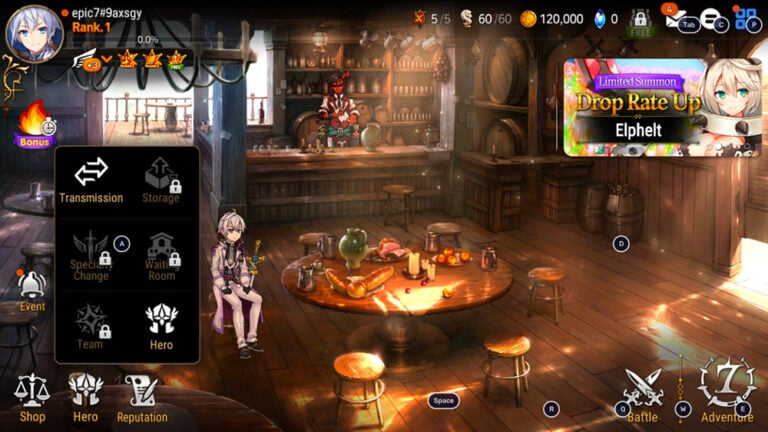Choose the locked Storage option

coord(161,180)
